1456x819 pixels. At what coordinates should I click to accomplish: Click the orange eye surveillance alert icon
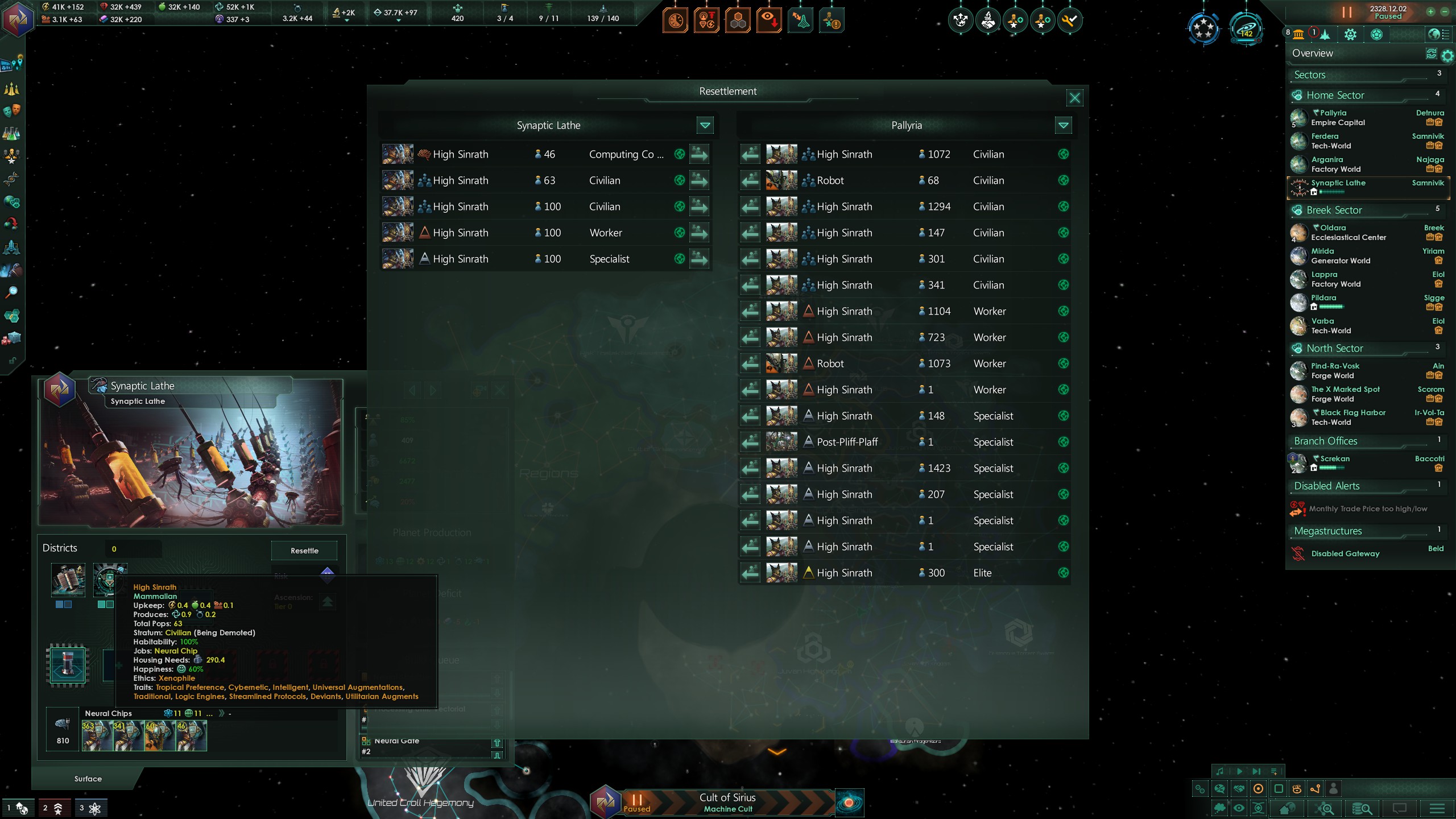pos(768,19)
